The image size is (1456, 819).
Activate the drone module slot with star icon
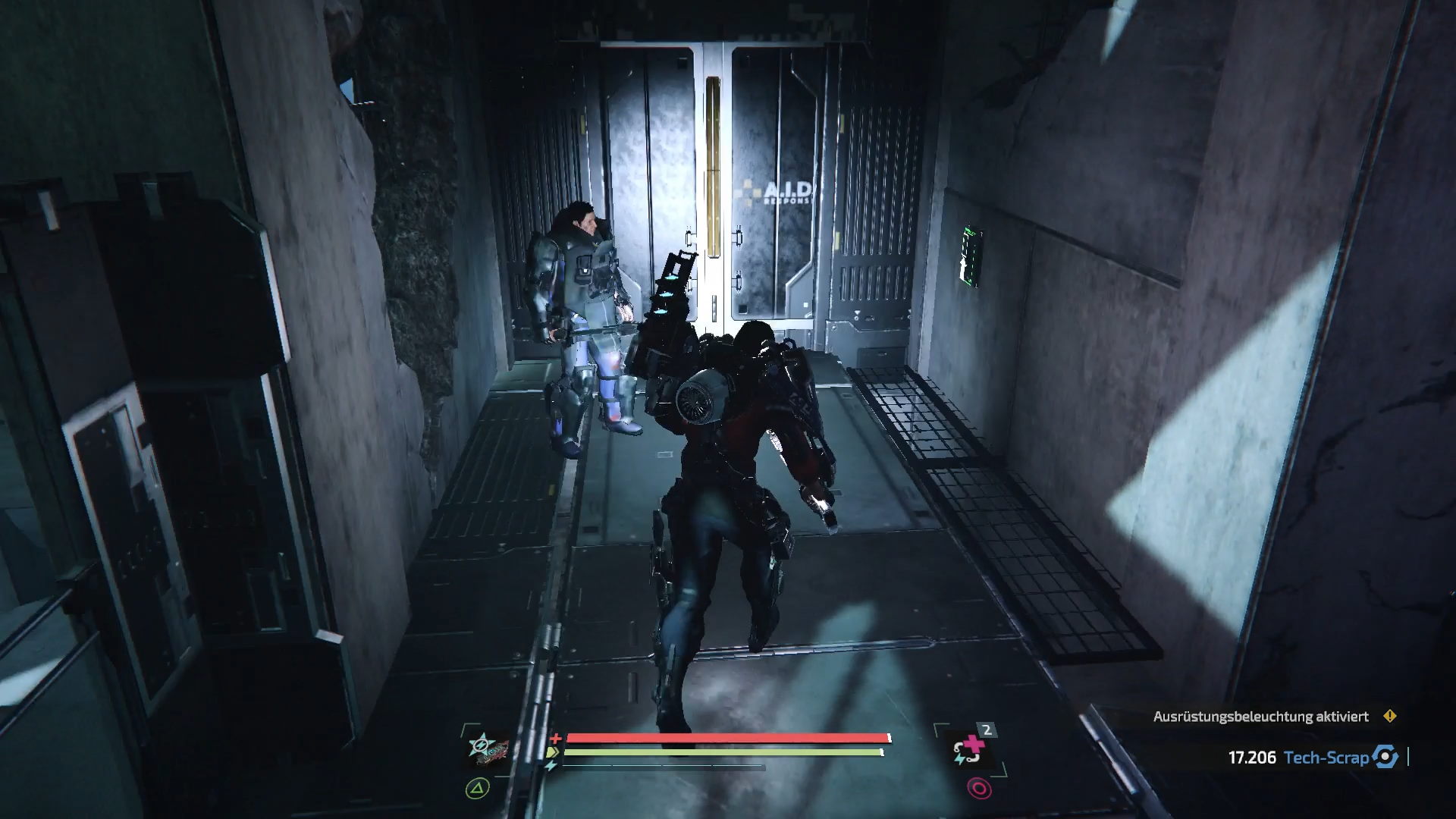click(x=485, y=751)
